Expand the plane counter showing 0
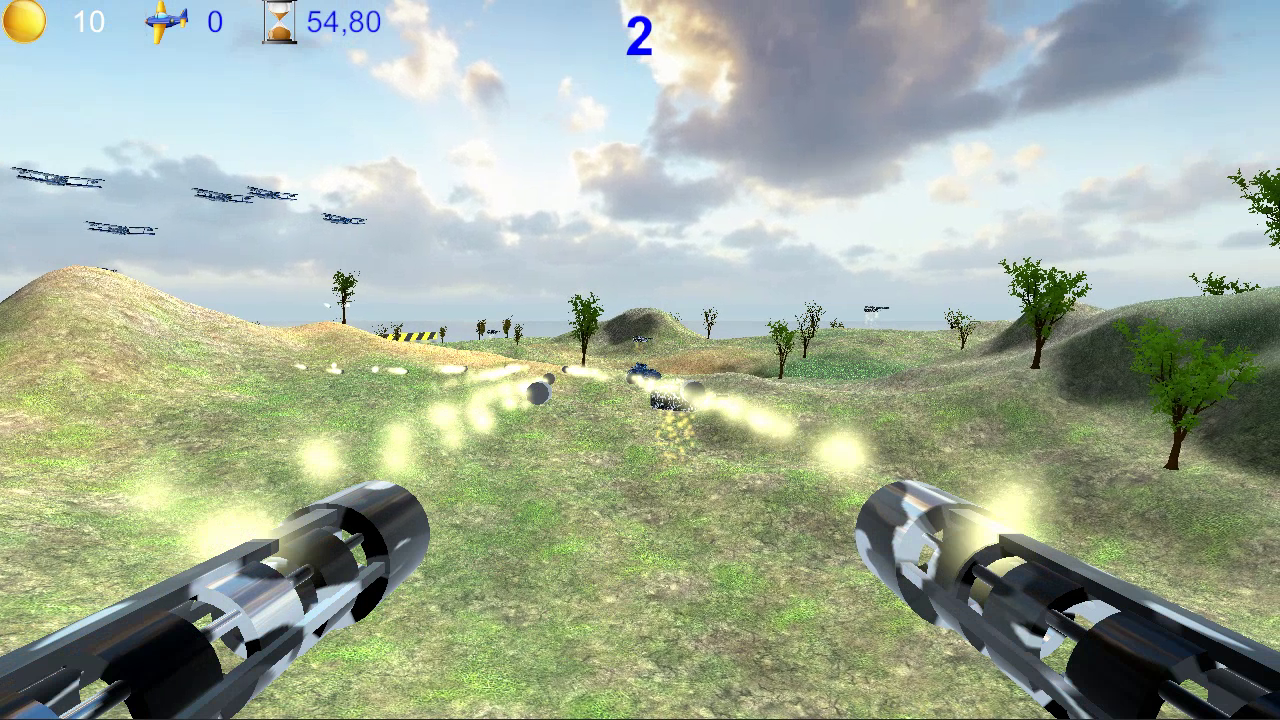Viewport: 1280px width, 720px height. (x=215, y=22)
